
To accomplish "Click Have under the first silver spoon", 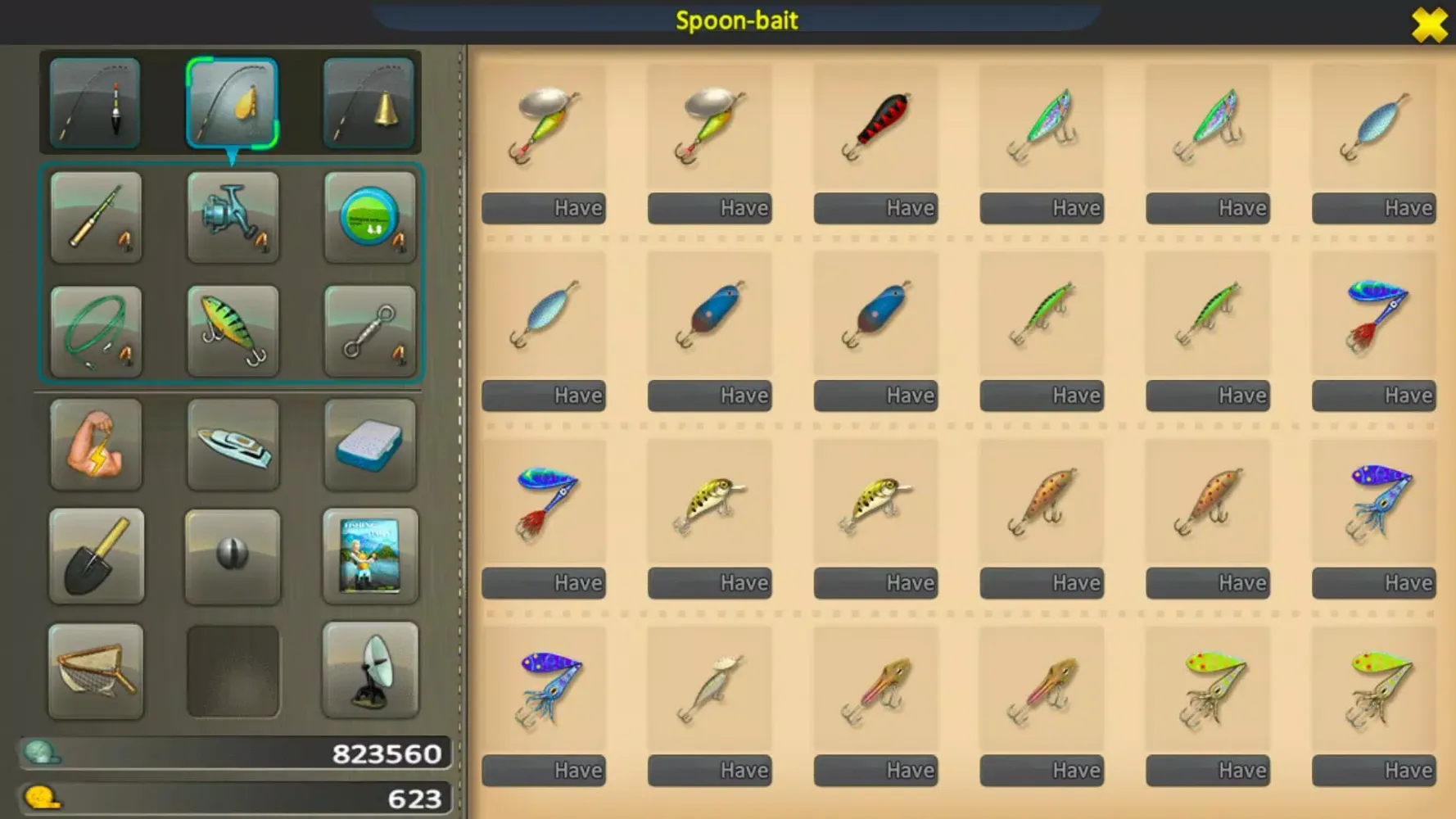I will [x=545, y=208].
